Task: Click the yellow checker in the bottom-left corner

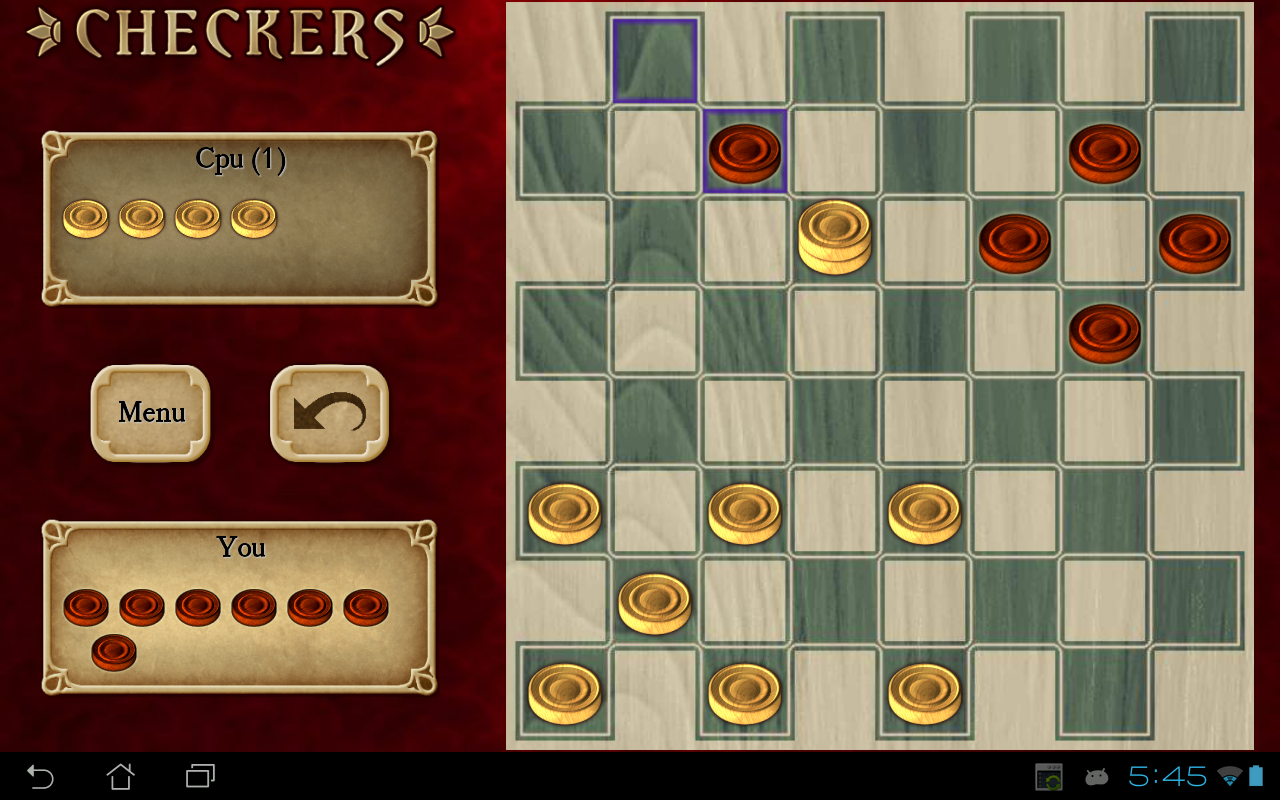Action: point(565,693)
